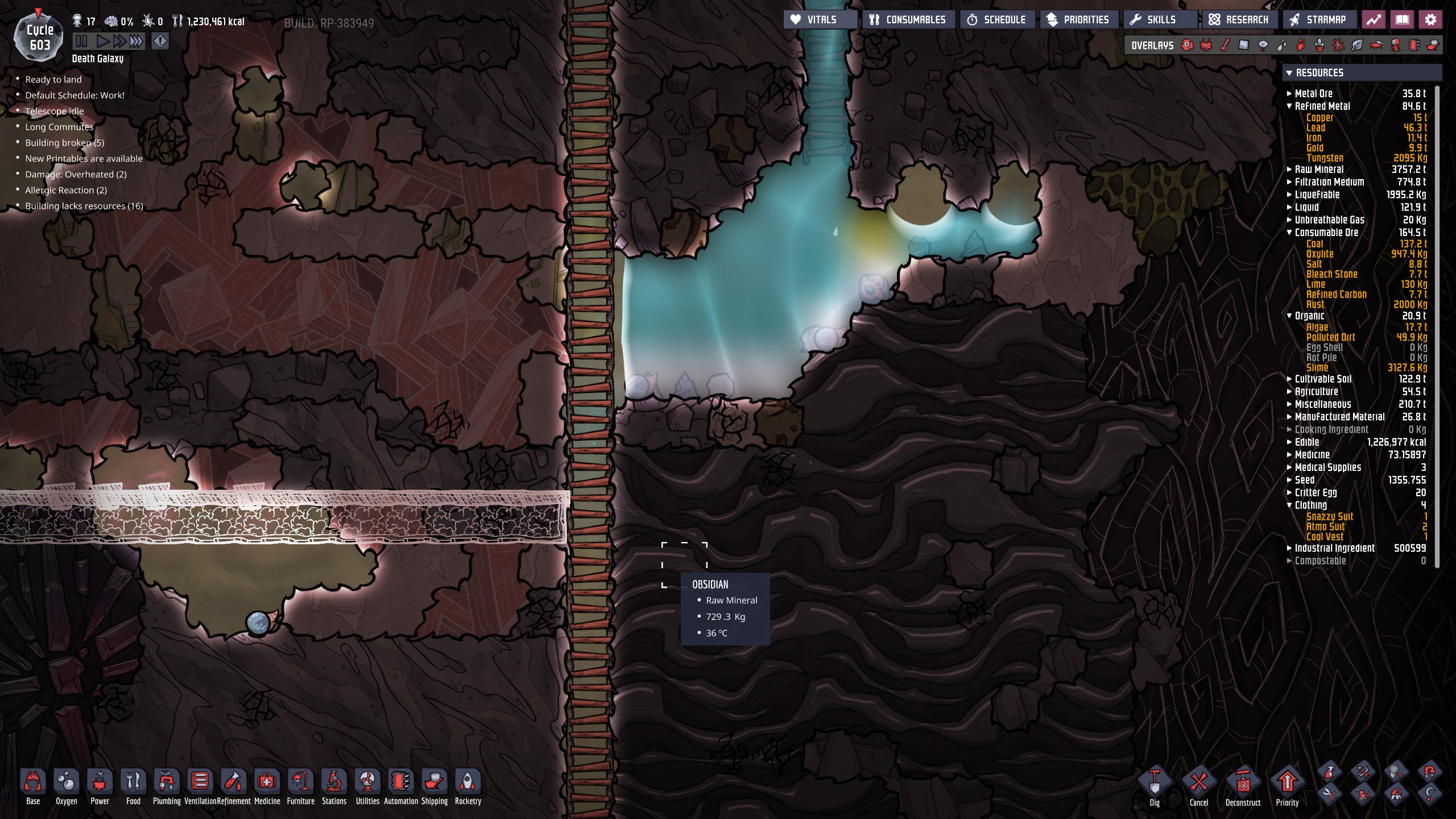This screenshot has width=1456, height=819.
Task: Expand the Metal Ore resource category
Action: (x=1289, y=93)
